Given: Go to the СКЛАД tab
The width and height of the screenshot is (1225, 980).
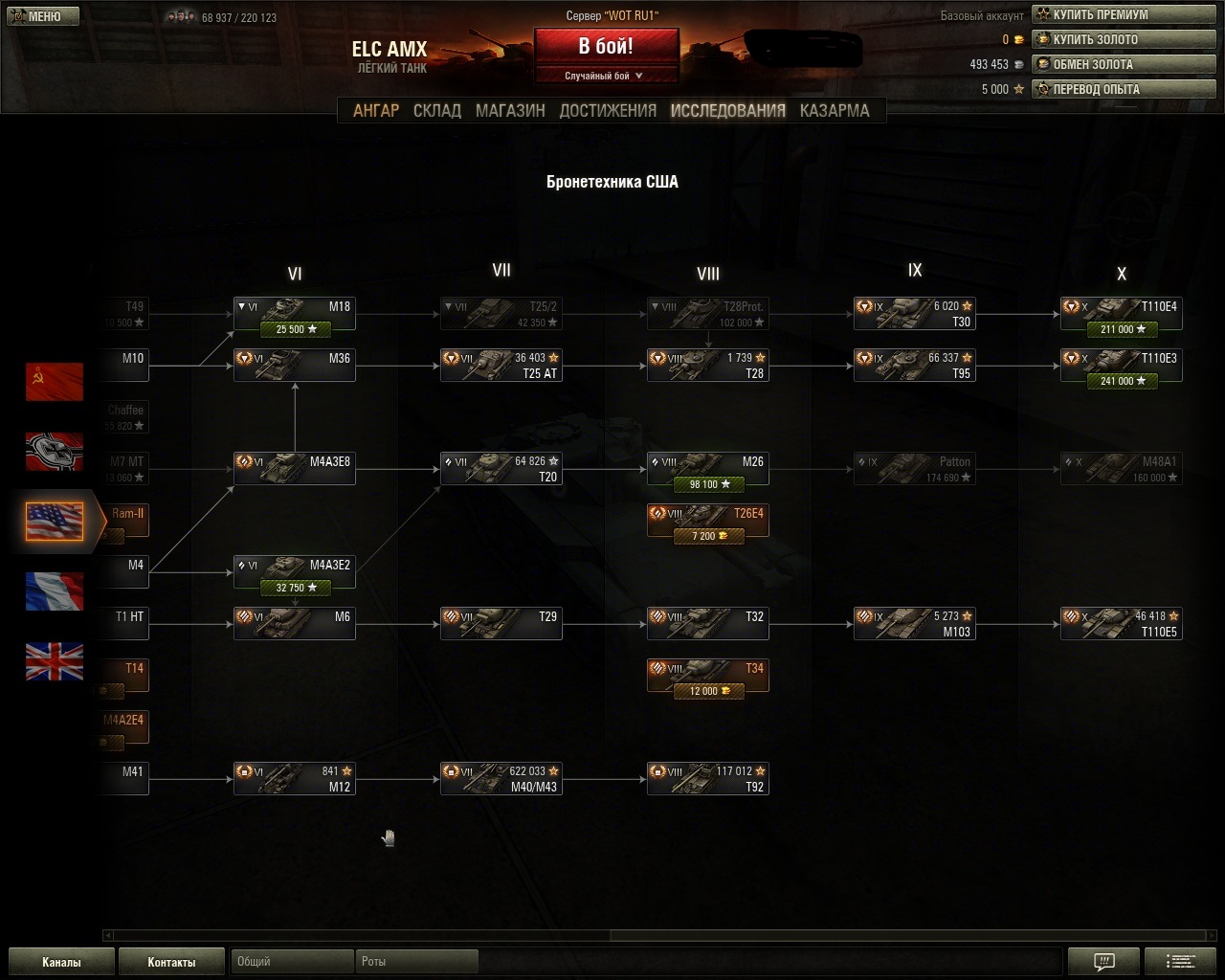Looking at the screenshot, I should [437, 110].
